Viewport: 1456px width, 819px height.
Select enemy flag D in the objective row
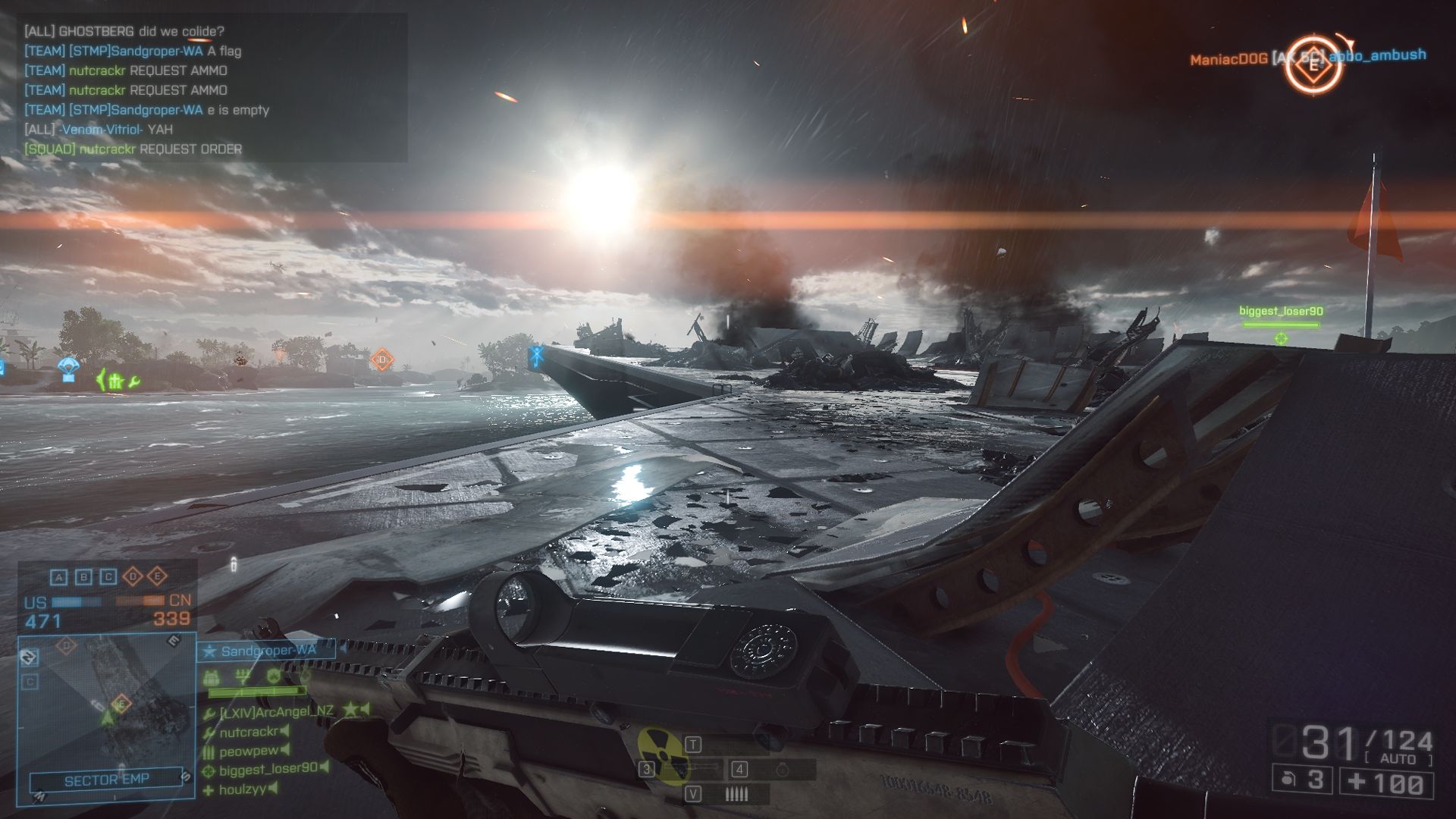[x=133, y=577]
